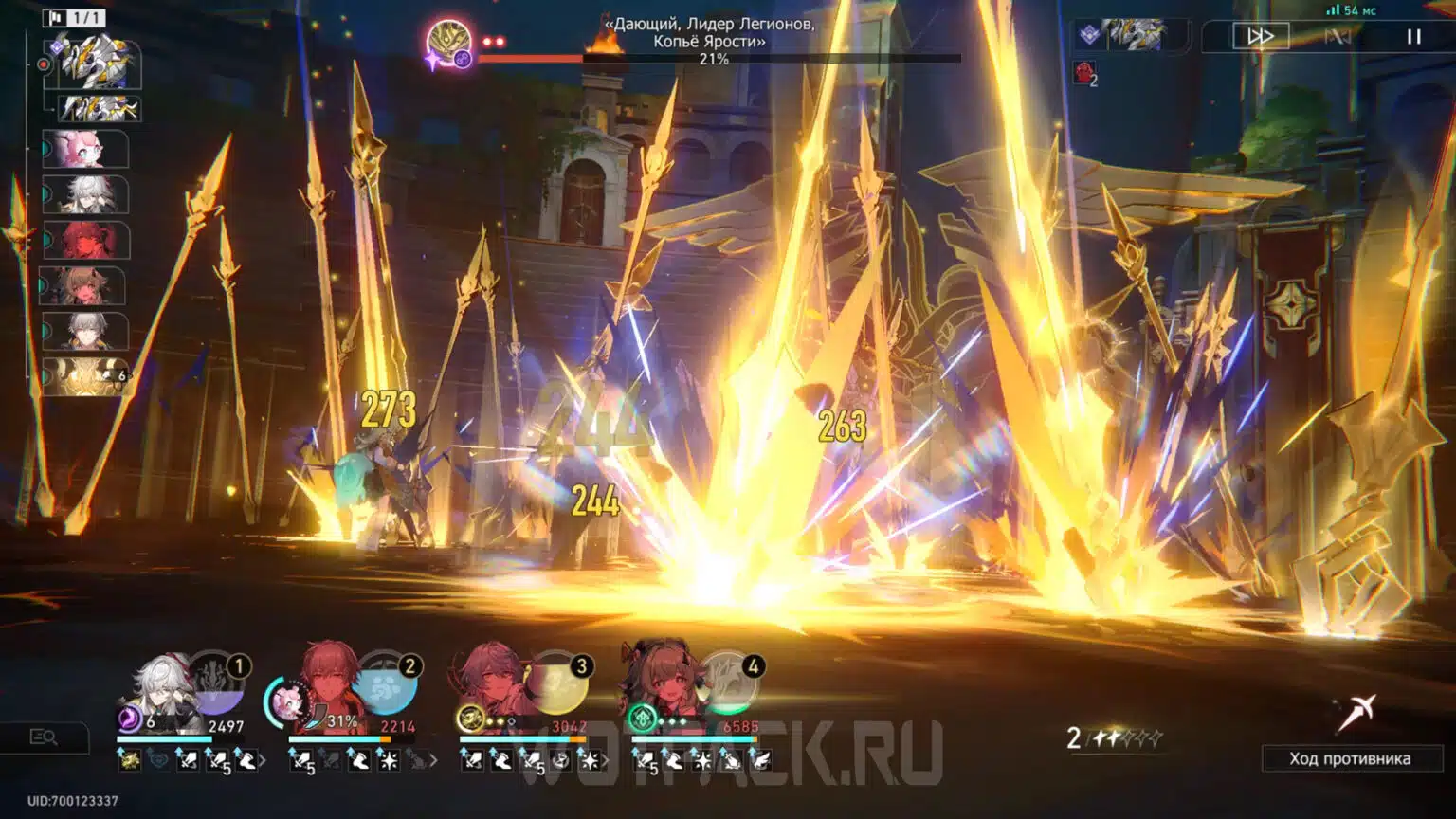Enable auto-battle mode
The height and width of the screenshot is (819, 1456).
point(1340,37)
